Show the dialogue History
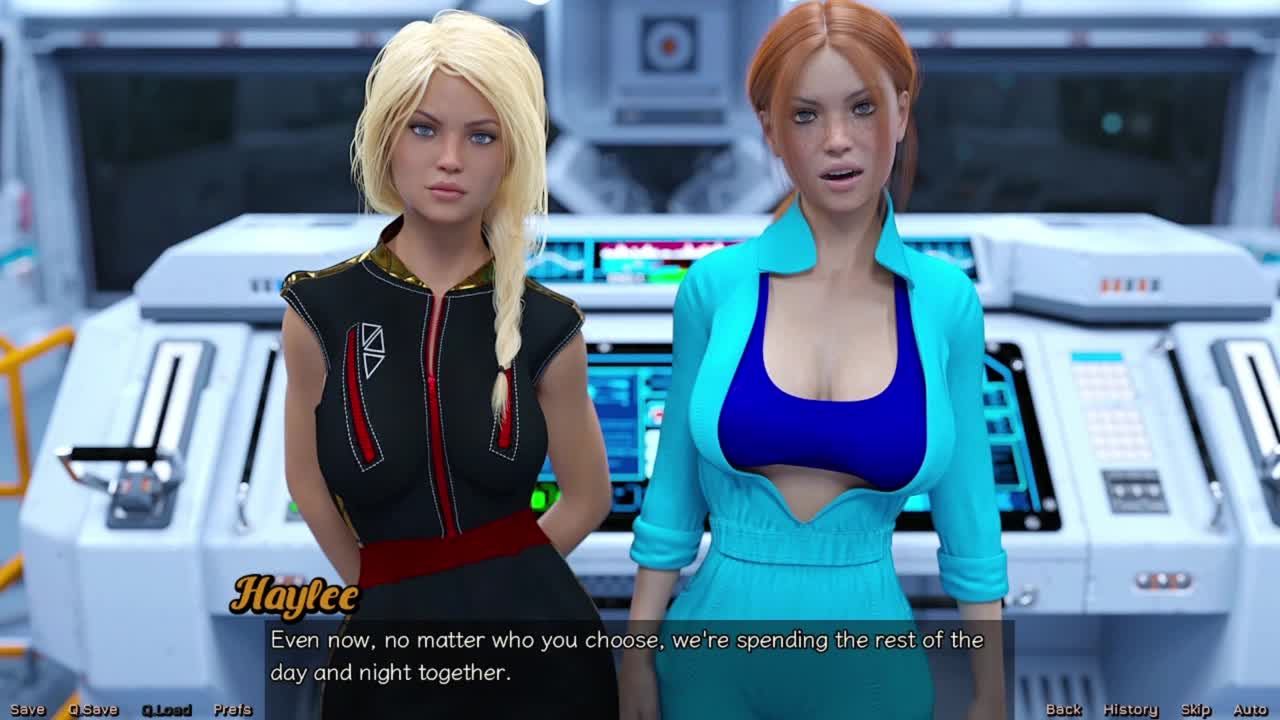This screenshot has width=1280, height=720. 1130,709
